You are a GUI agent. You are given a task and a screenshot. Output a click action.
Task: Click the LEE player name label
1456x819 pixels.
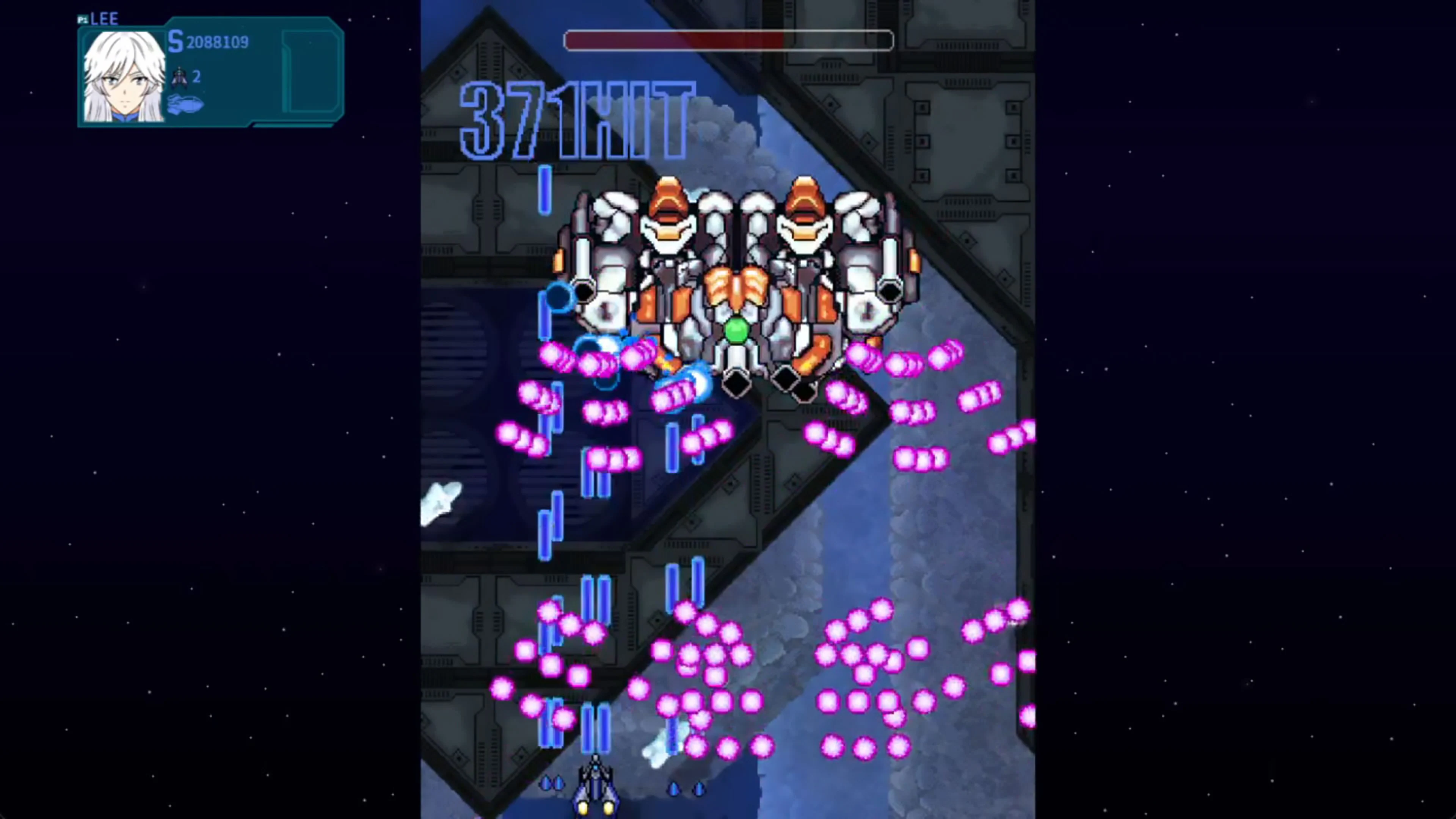(105, 18)
